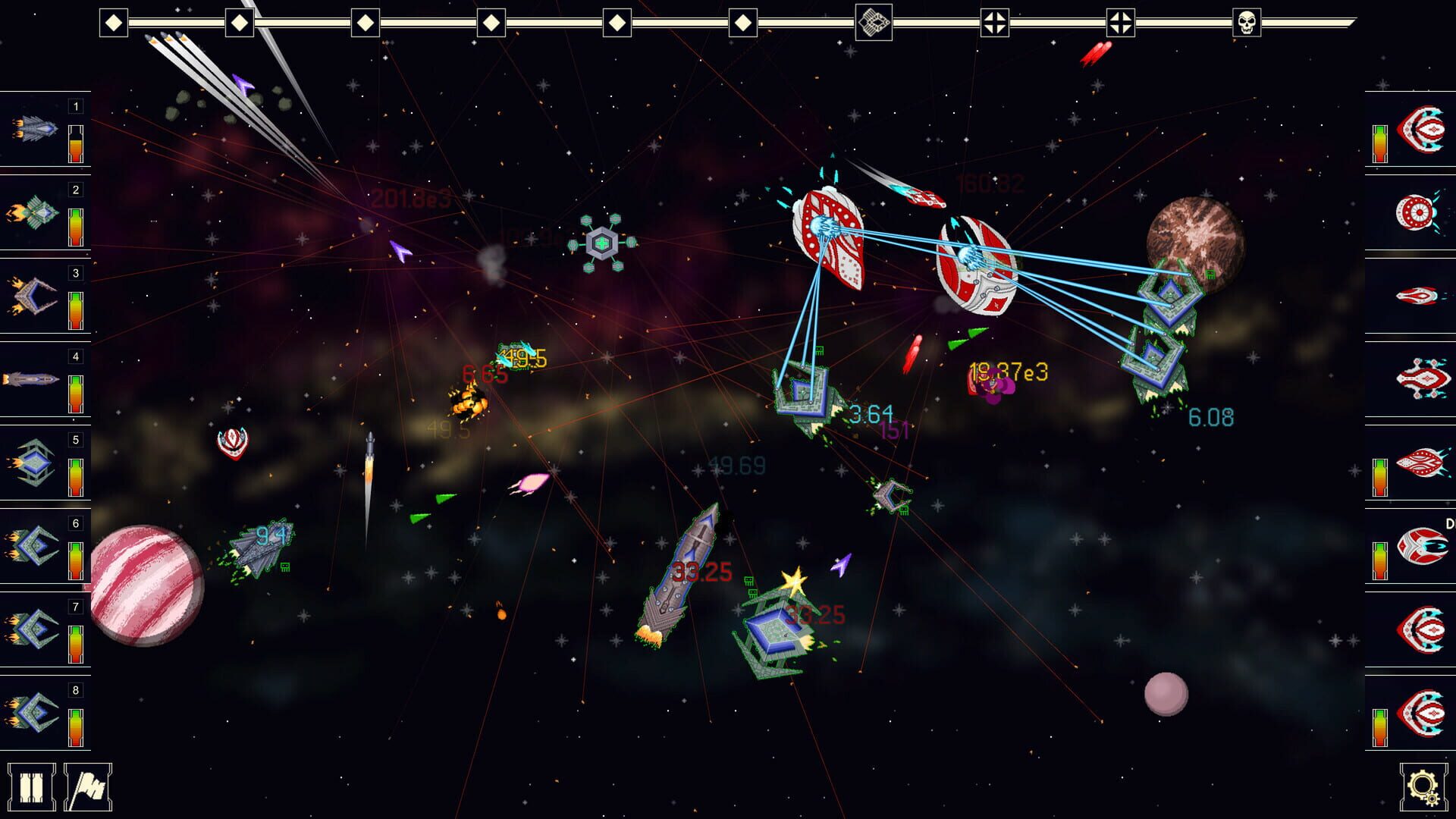Click the leftmost diamond wave marker on the timeline

point(114,22)
